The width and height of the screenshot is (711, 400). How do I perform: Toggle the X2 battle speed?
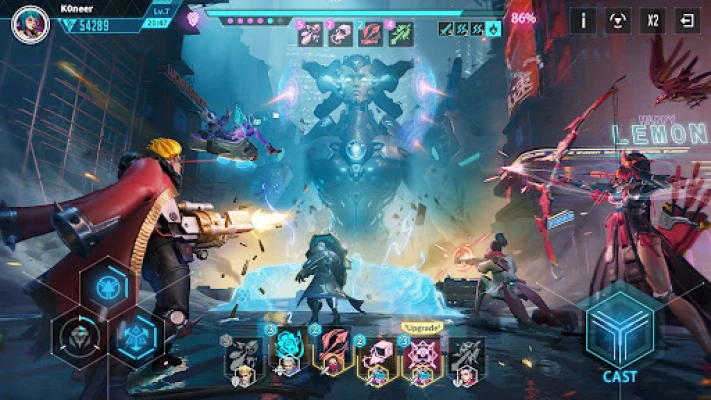(652, 20)
